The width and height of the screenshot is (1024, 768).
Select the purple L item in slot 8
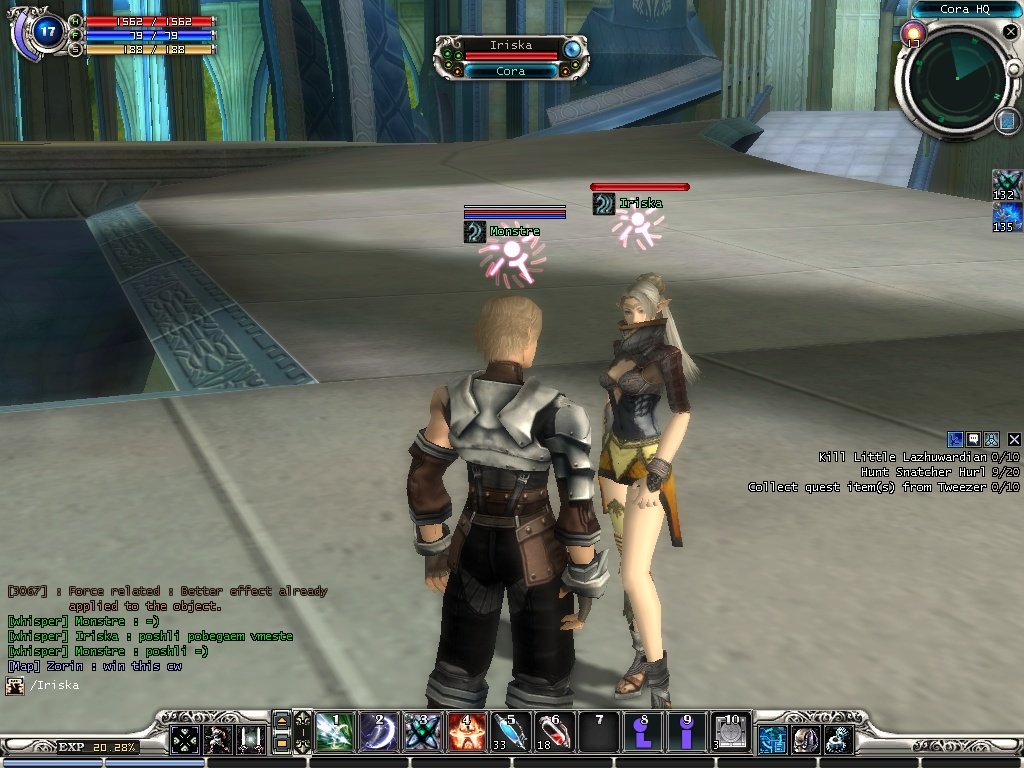point(643,733)
